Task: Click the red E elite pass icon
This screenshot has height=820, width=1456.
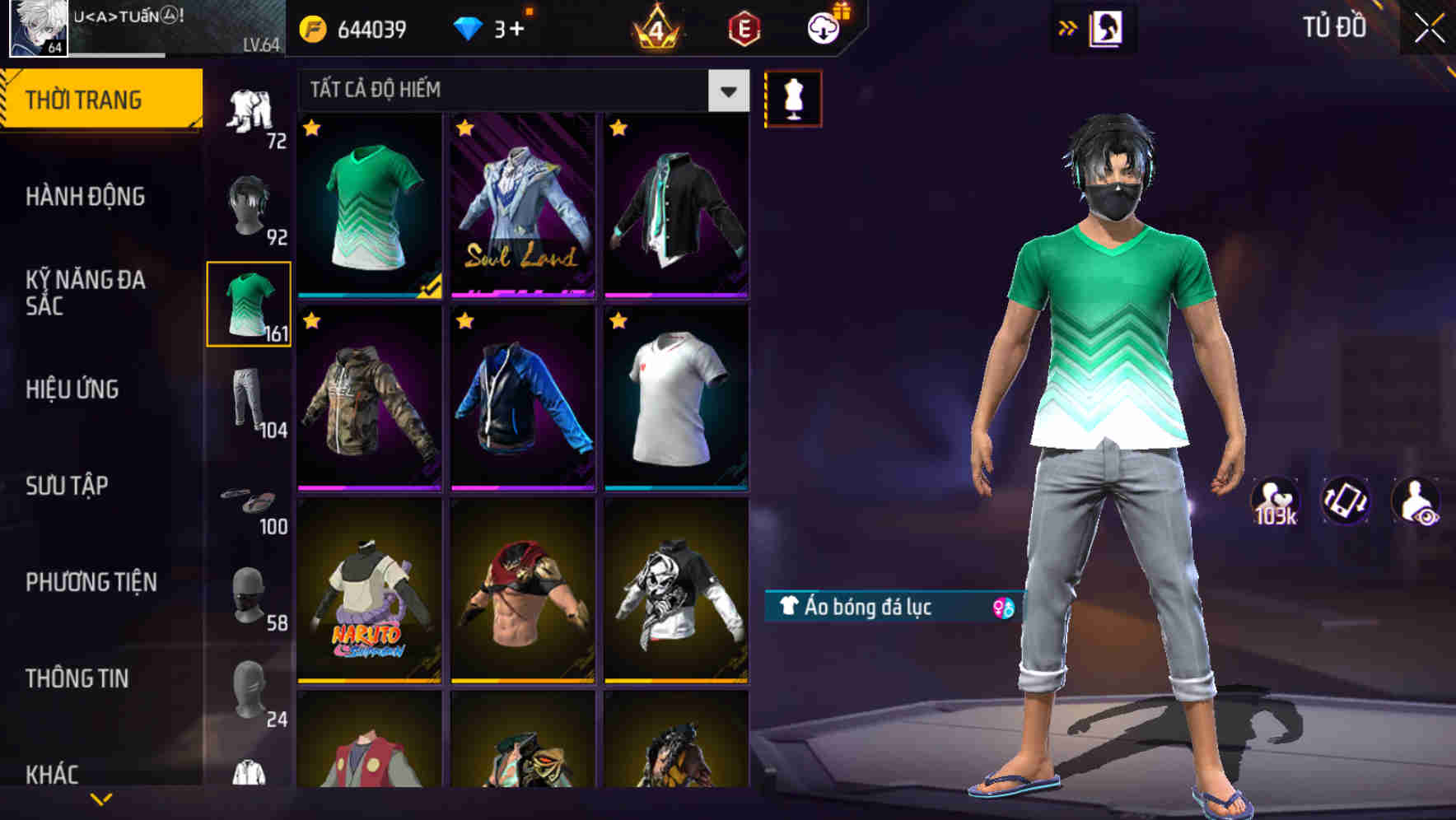Action: [x=744, y=27]
